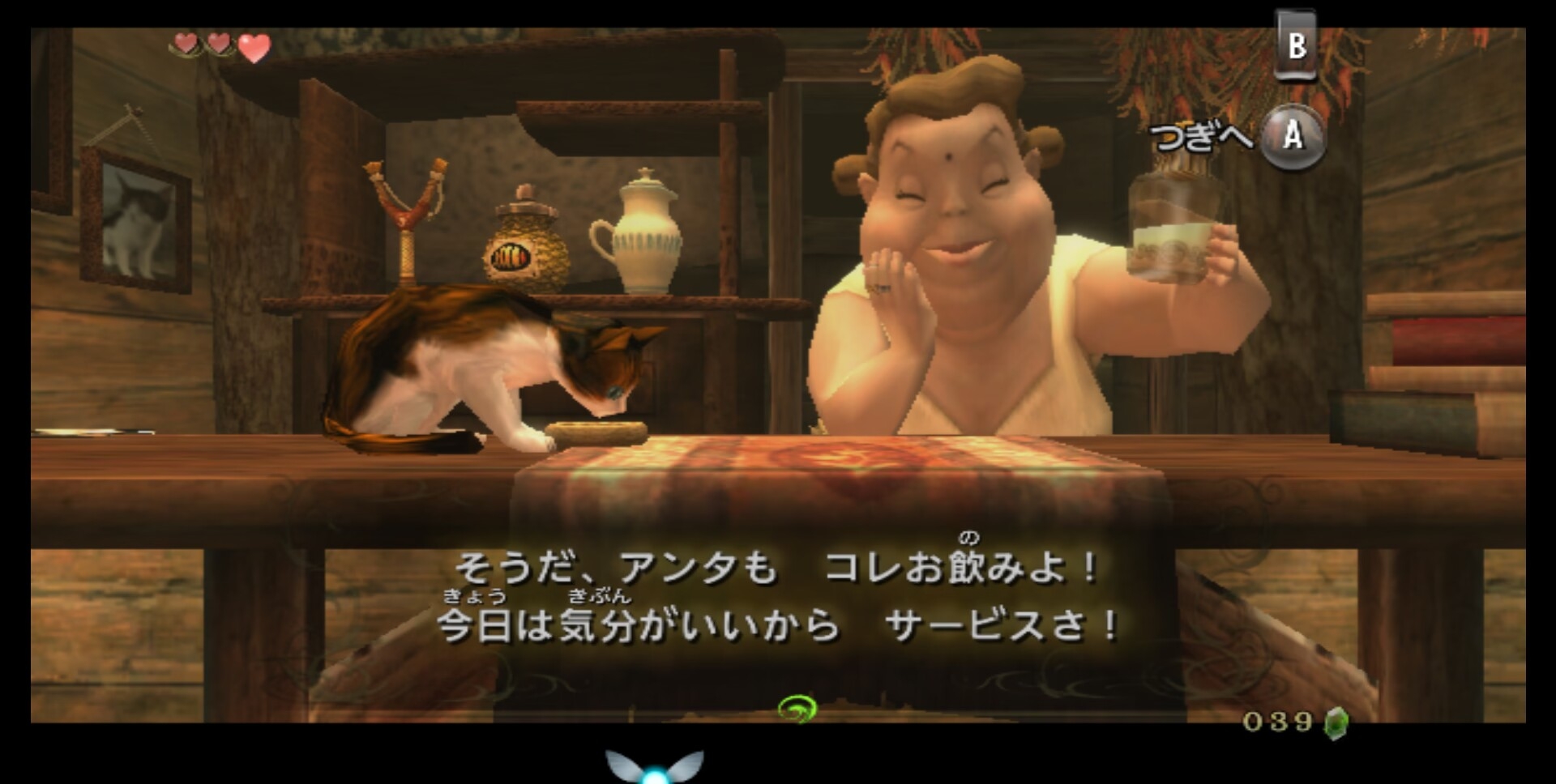Select the empty B item slot
Image resolution: width=1556 pixels, height=784 pixels.
click(1295, 45)
